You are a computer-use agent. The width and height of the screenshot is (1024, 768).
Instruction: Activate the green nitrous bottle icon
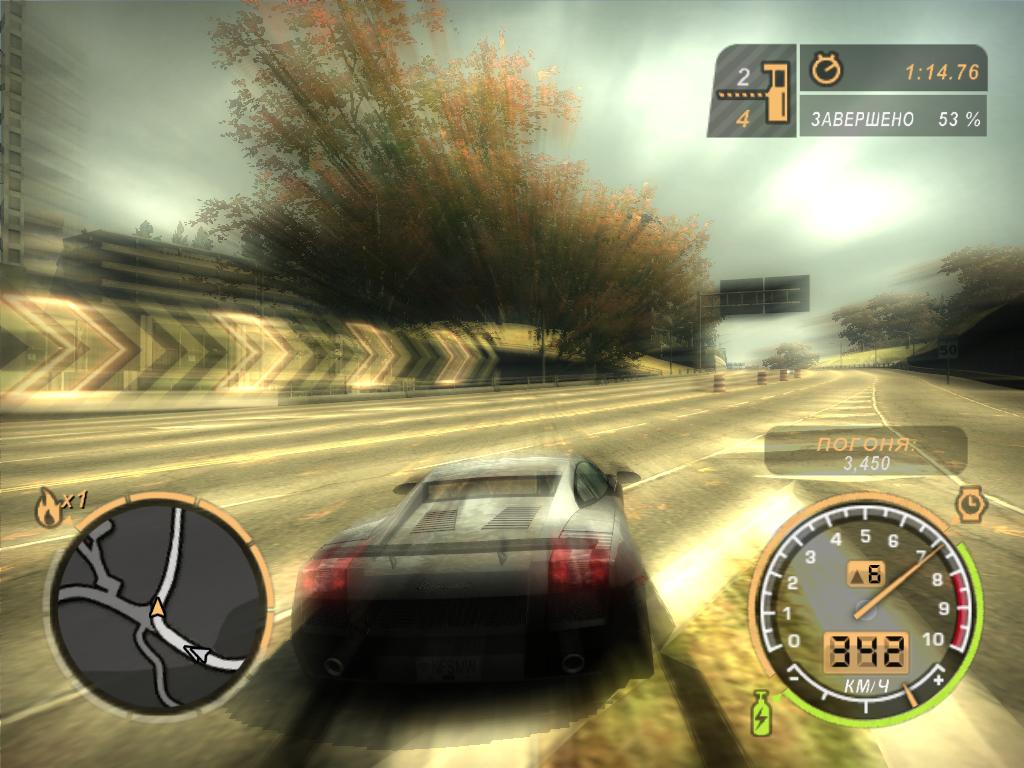762,711
